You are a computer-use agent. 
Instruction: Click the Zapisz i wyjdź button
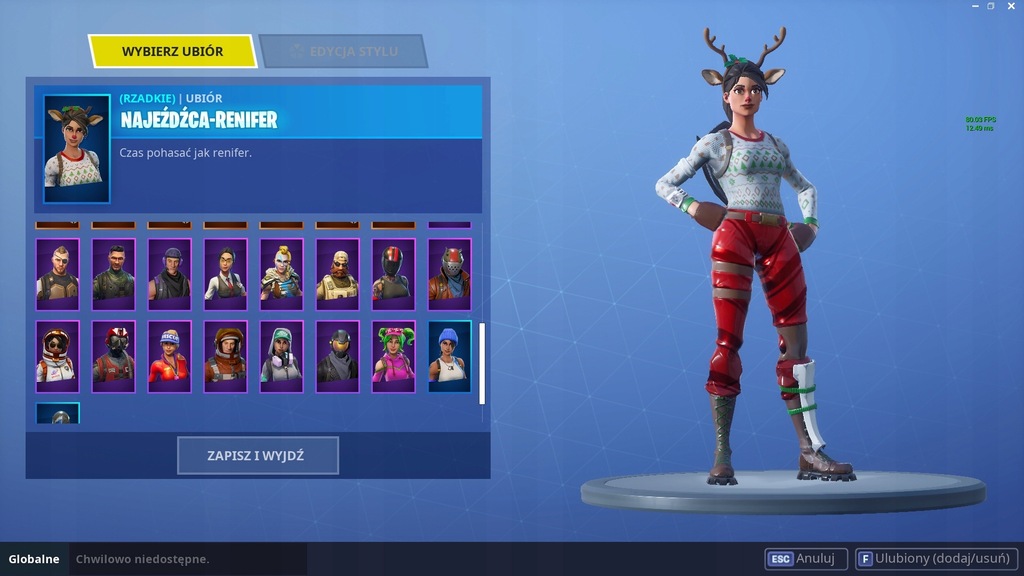[258, 455]
